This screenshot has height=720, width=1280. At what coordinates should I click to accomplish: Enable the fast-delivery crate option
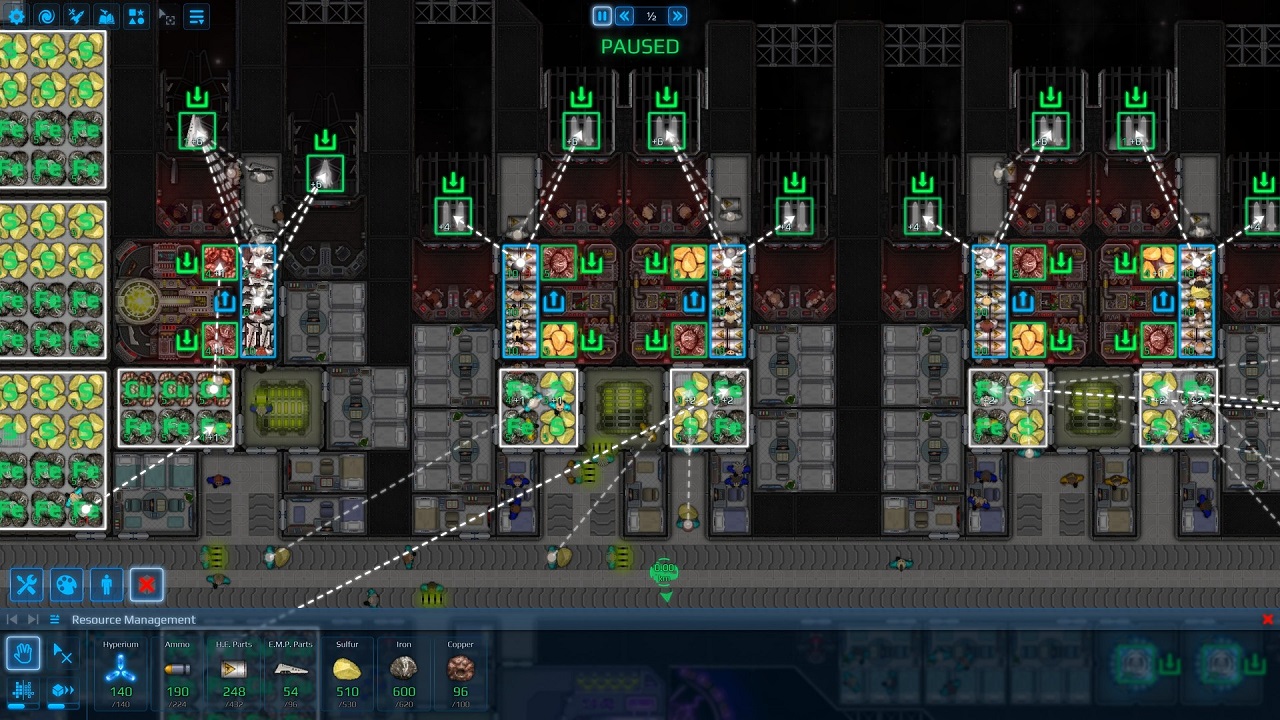pyautogui.click(x=62, y=690)
